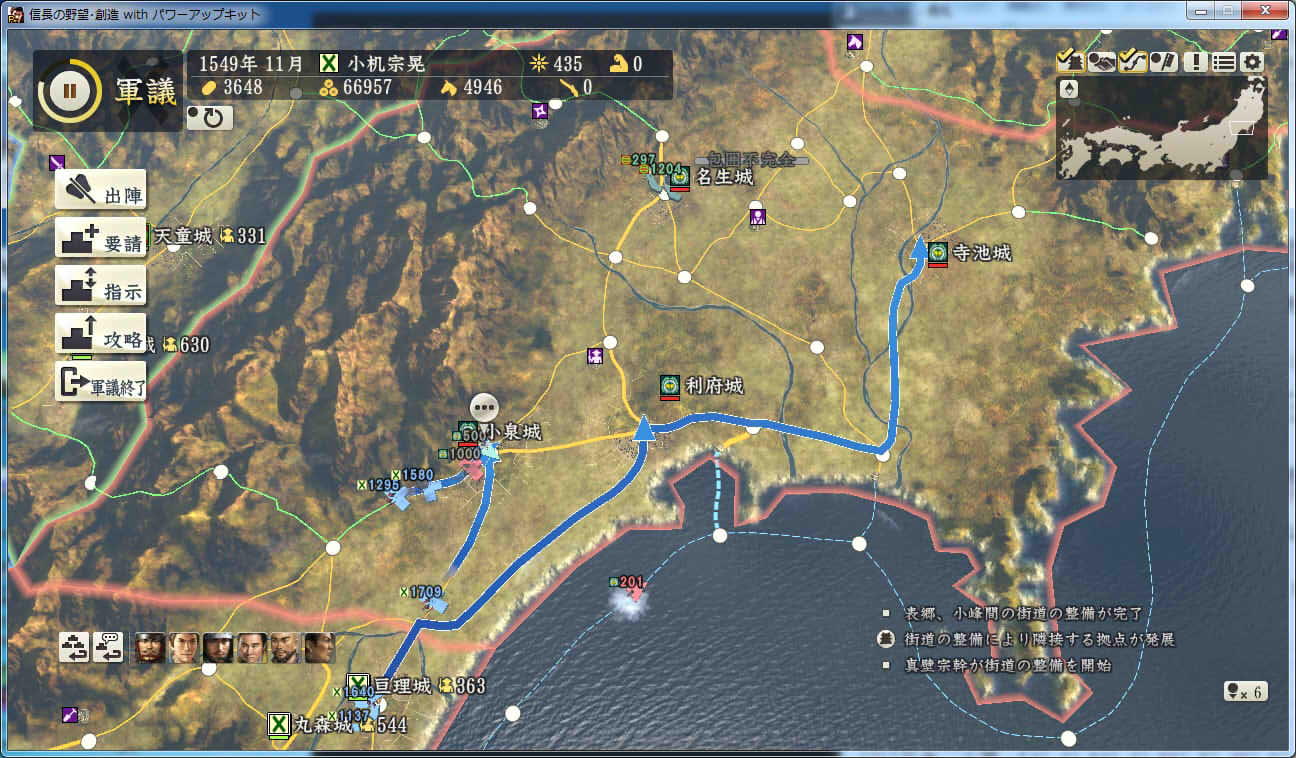The height and width of the screenshot is (758, 1296).
Task: Select the 要請 request command
Action: [x=101, y=238]
